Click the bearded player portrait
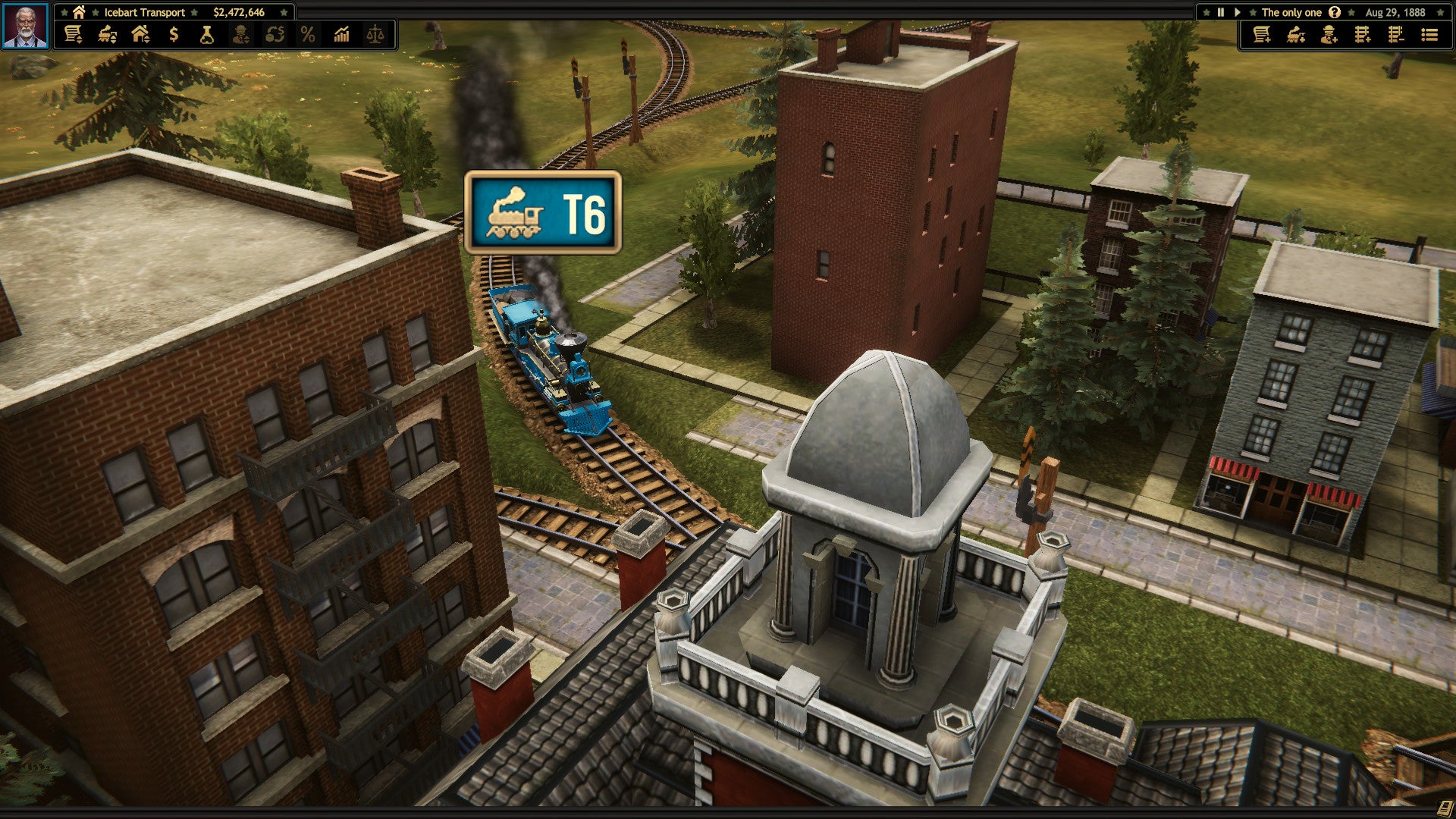Viewport: 1456px width, 819px height. coord(25,27)
